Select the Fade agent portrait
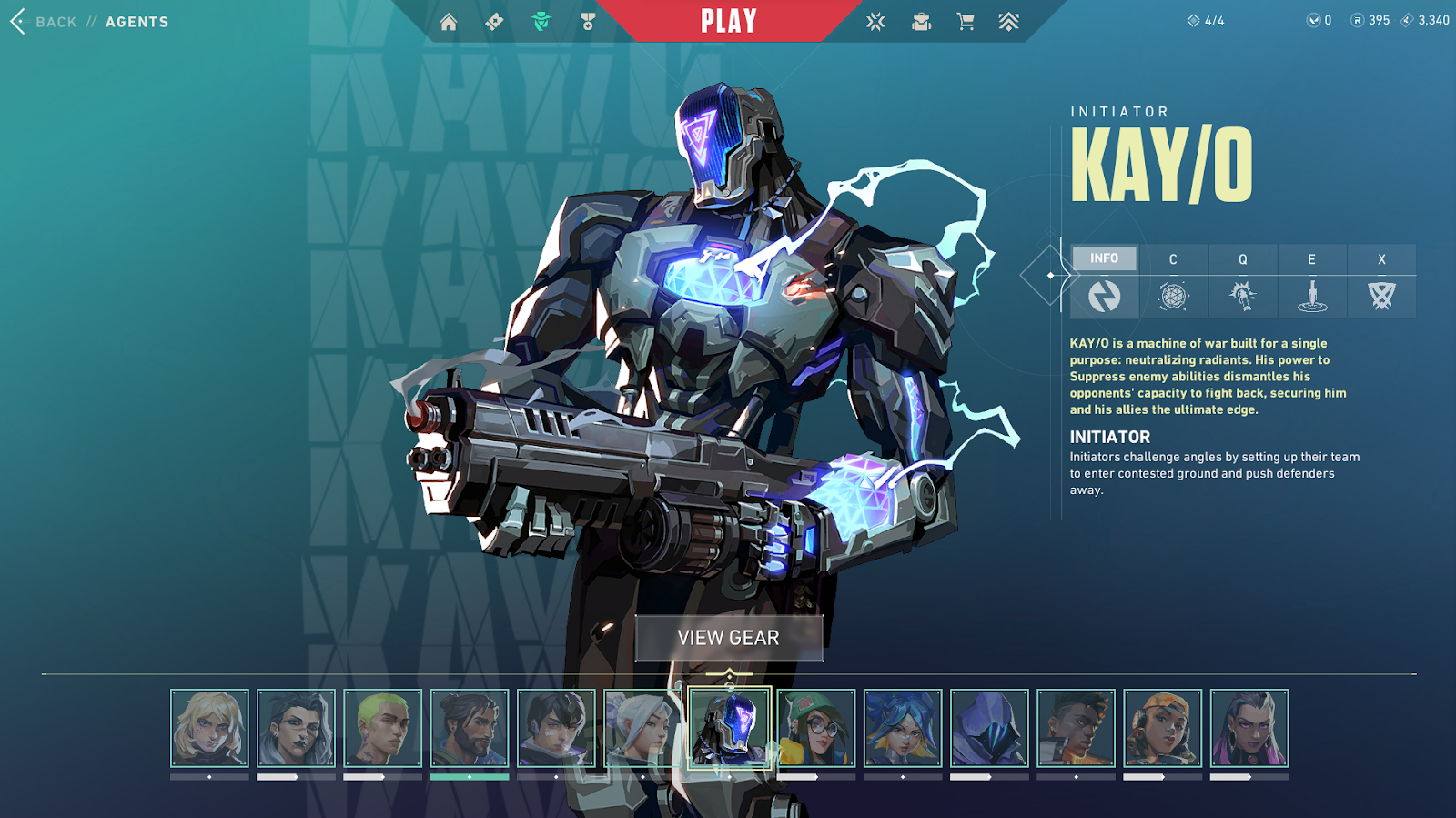This screenshot has width=1456, height=818. (296, 728)
